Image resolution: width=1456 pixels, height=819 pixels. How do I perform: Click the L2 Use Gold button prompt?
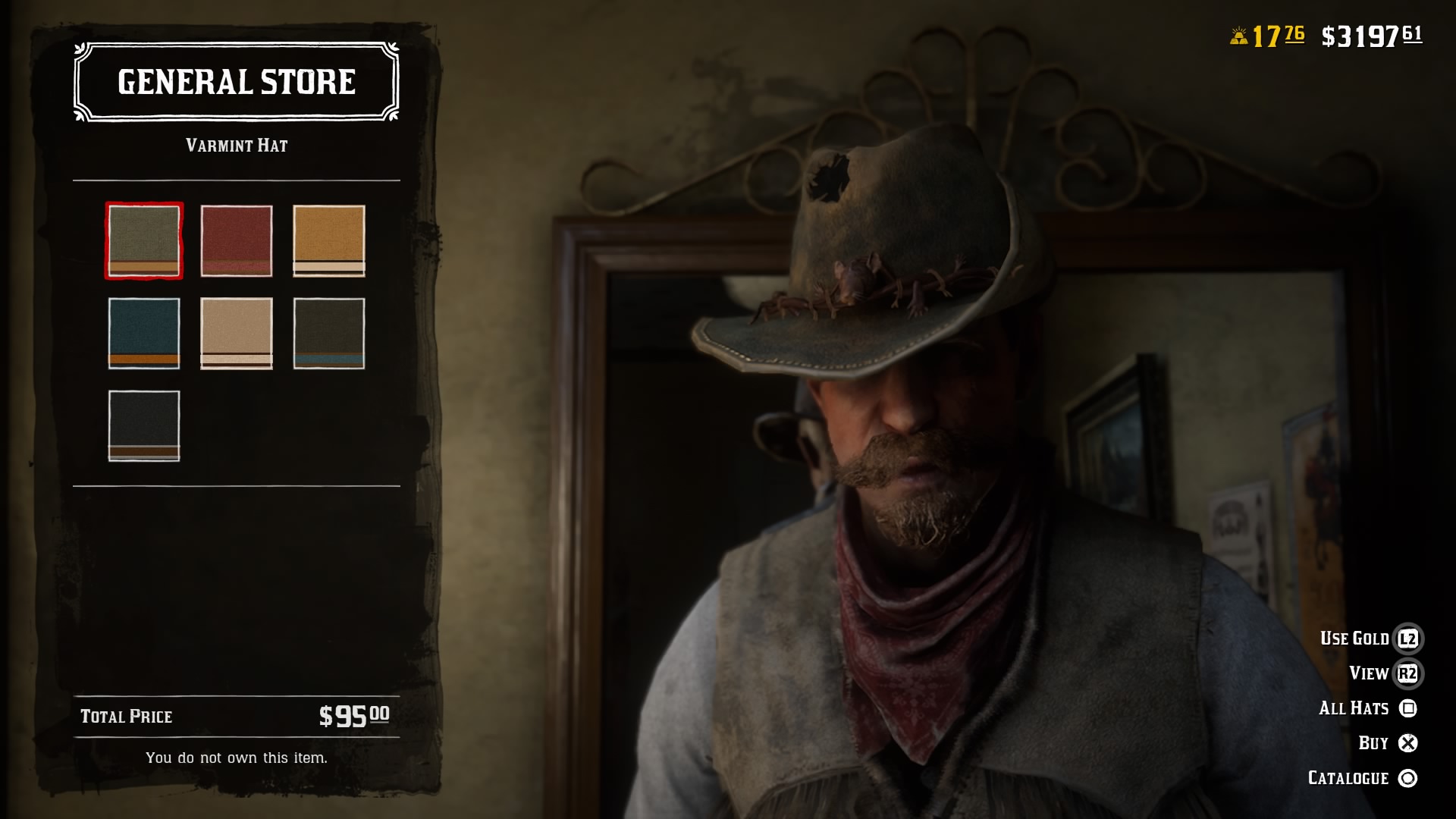point(1409,638)
